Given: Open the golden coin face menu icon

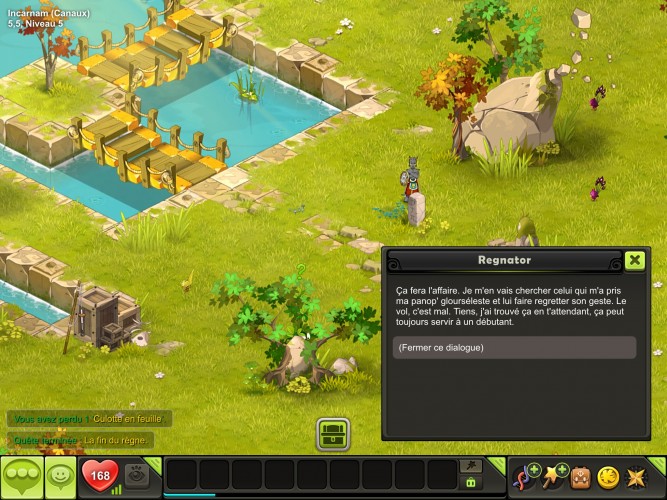Looking at the screenshot, I should (607, 476).
